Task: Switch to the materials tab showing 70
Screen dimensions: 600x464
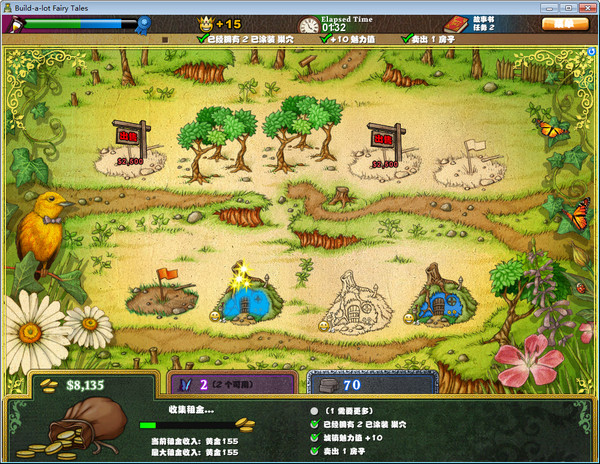Action: [368, 382]
